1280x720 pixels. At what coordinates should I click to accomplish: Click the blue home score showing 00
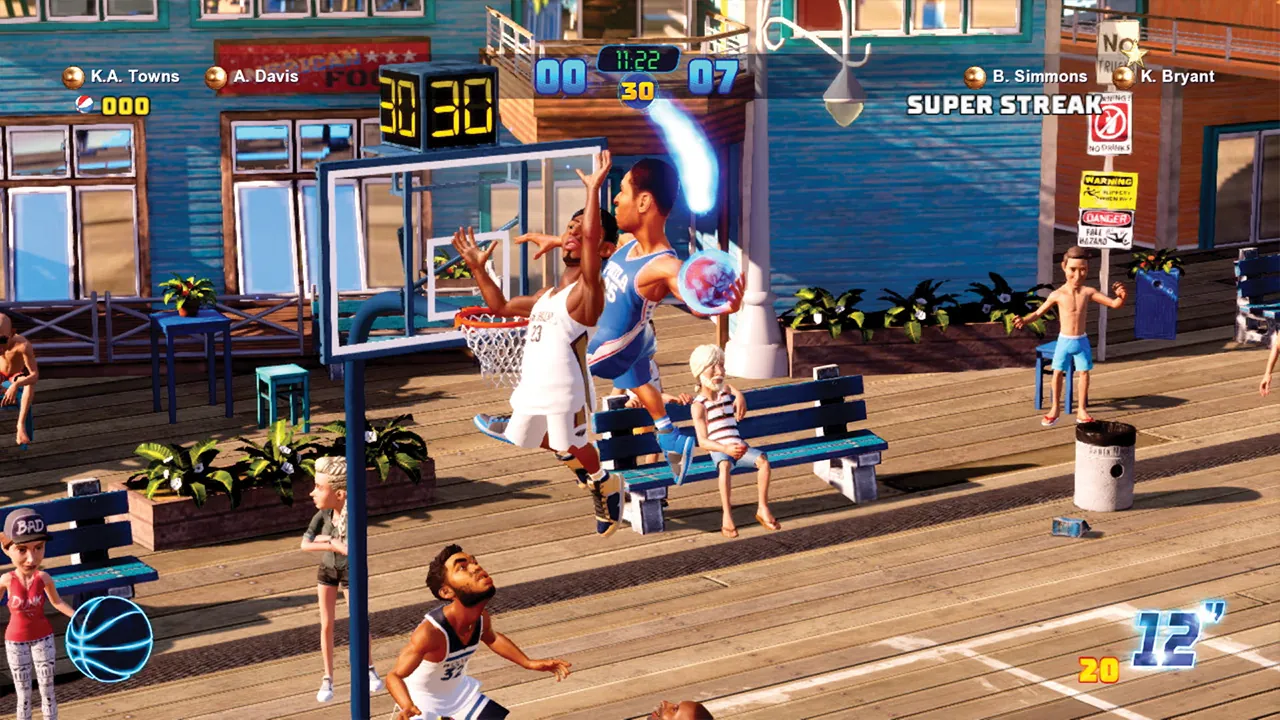(x=564, y=73)
